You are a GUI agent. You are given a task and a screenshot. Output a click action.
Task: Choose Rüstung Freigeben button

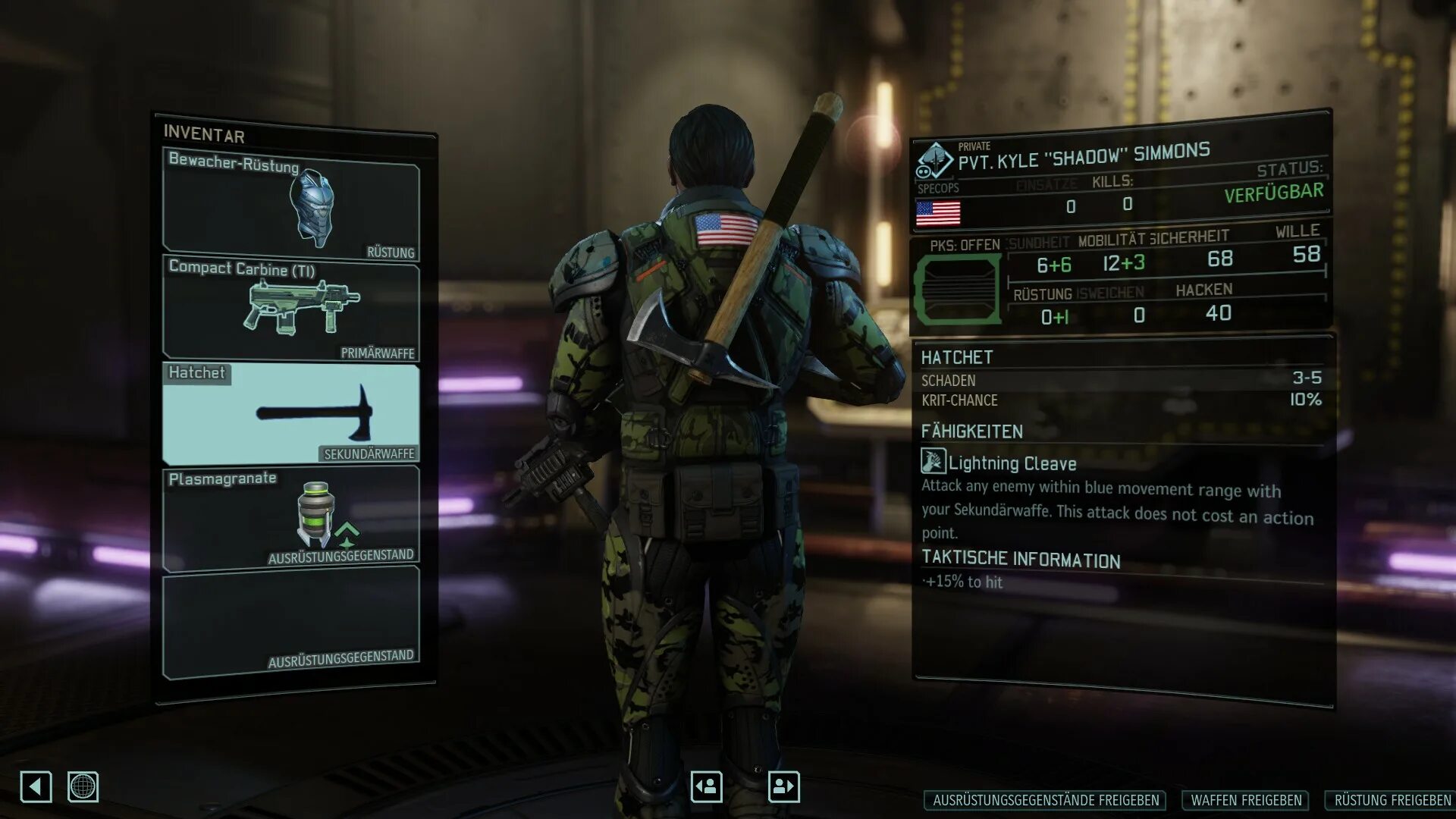click(1392, 800)
